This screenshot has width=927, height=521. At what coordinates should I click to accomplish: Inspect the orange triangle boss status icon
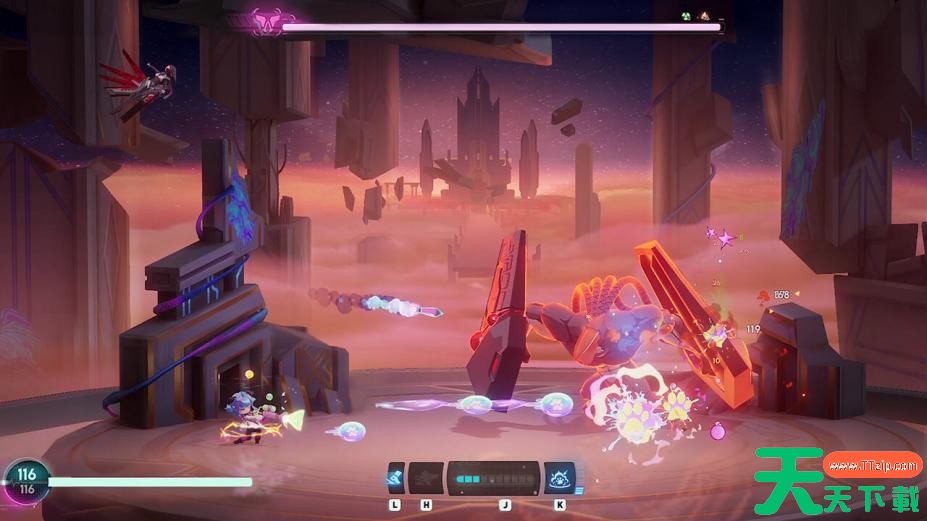(x=704, y=17)
